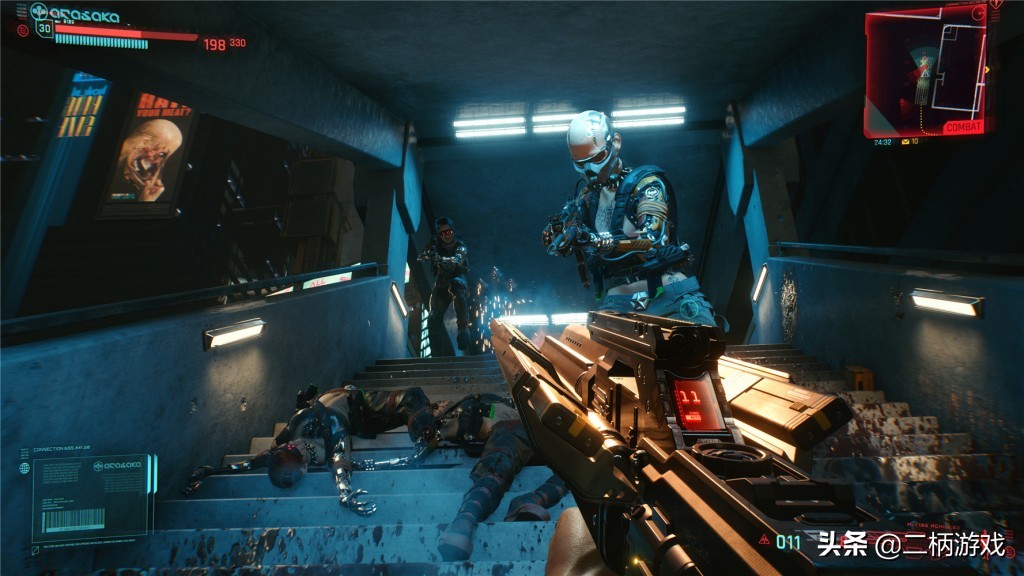This screenshot has width=1024, height=576.
Task: Select the level 30 badge
Action: point(43,28)
